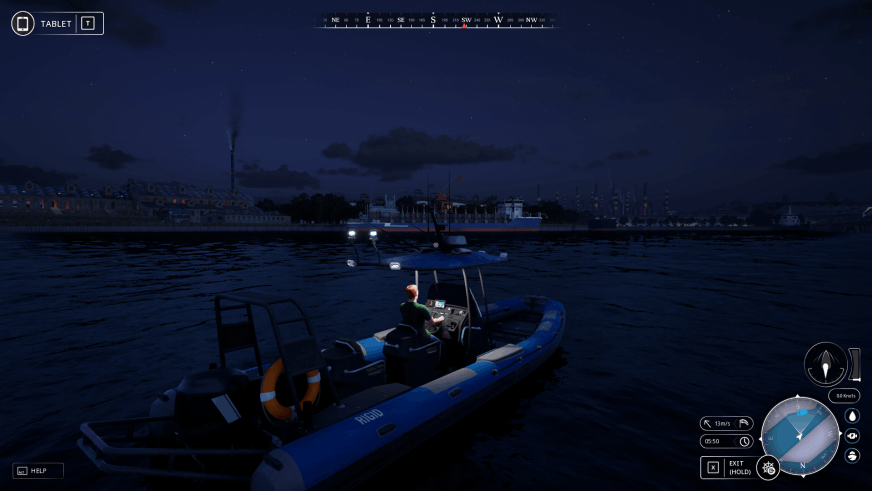Click the clock icon next to 05:50
This screenshot has height=491, width=872.
[x=744, y=441]
